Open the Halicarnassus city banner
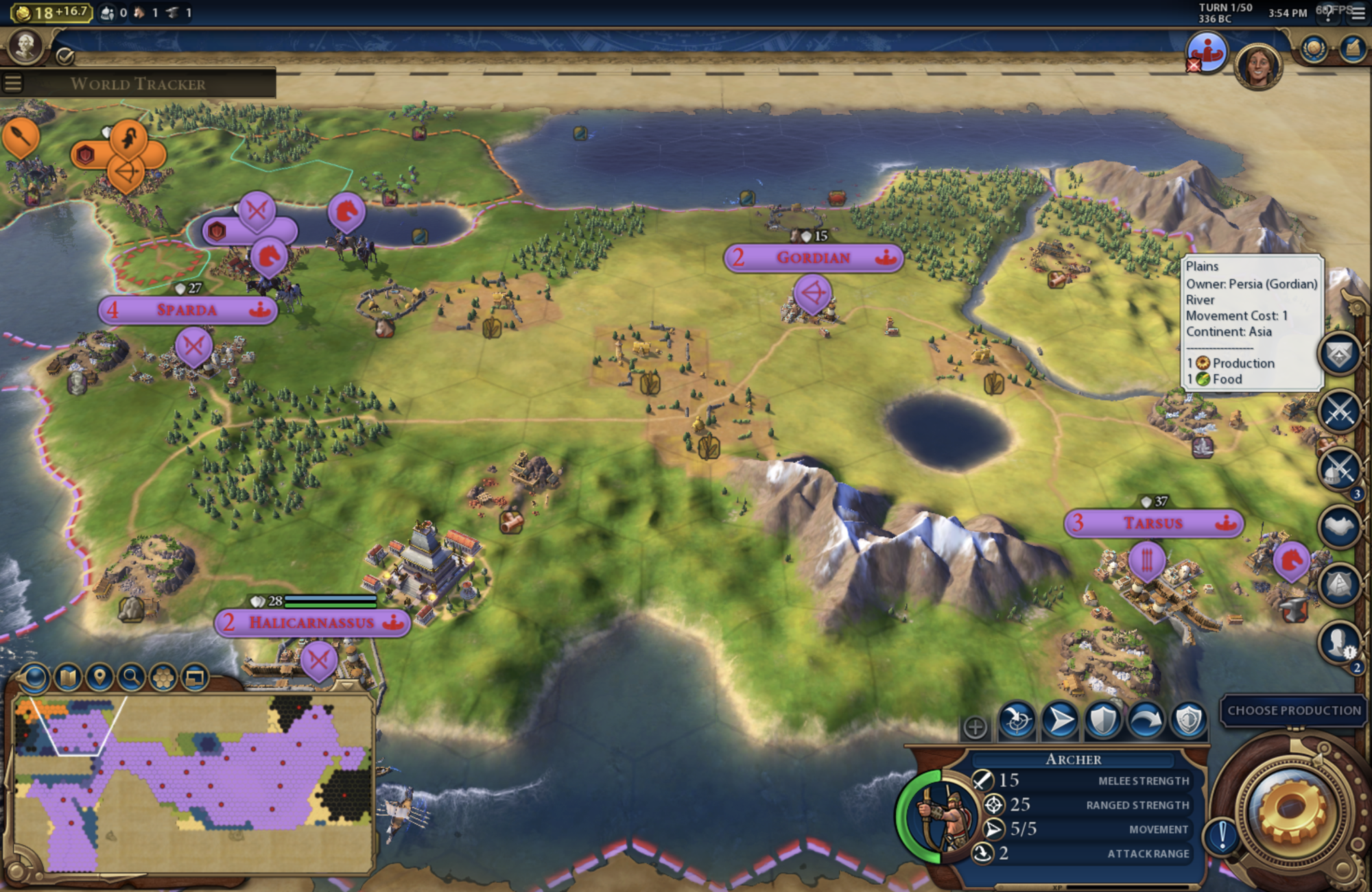 (312, 623)
